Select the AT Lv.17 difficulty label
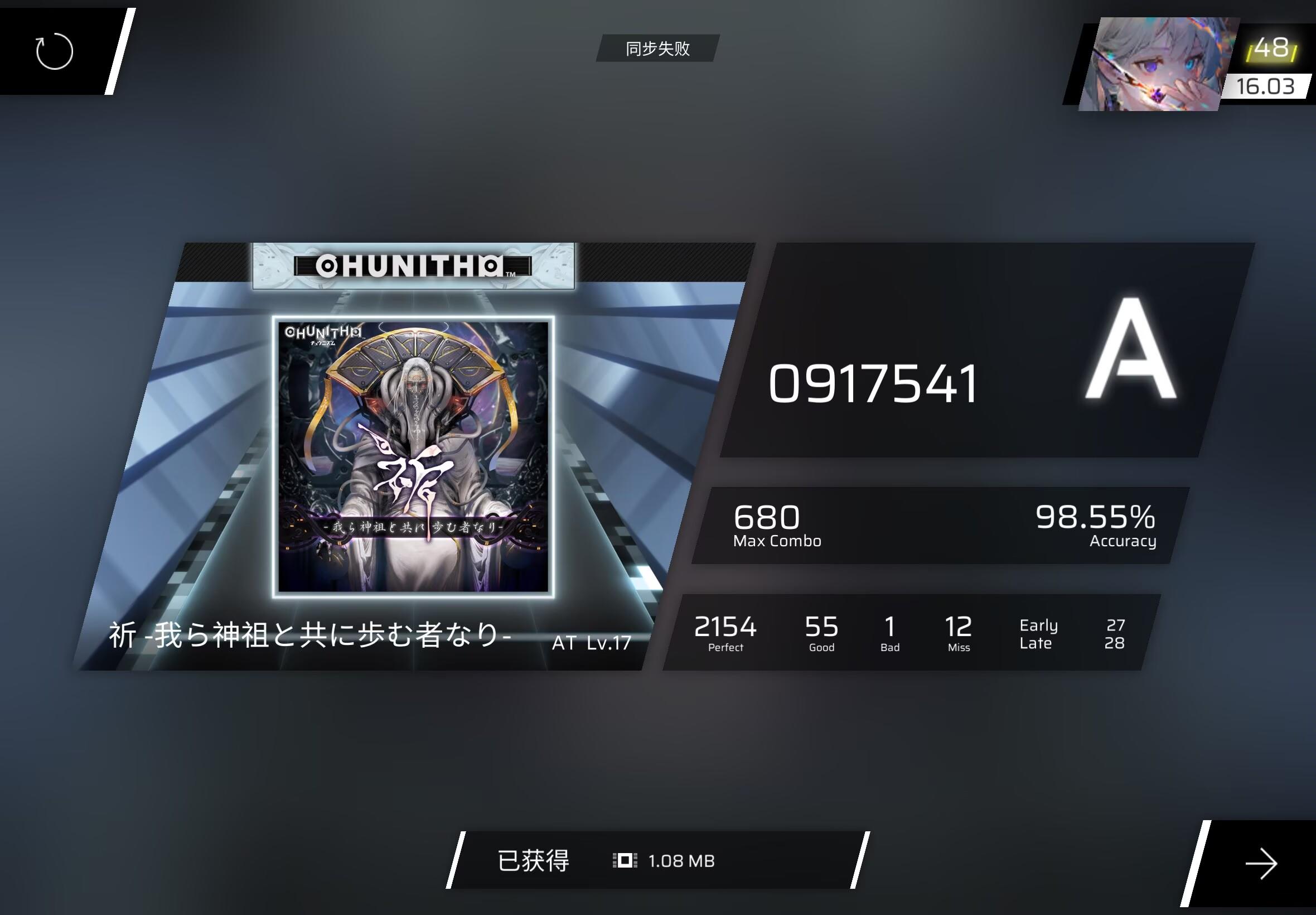The image size is (1316, 915). coord(590,644)
